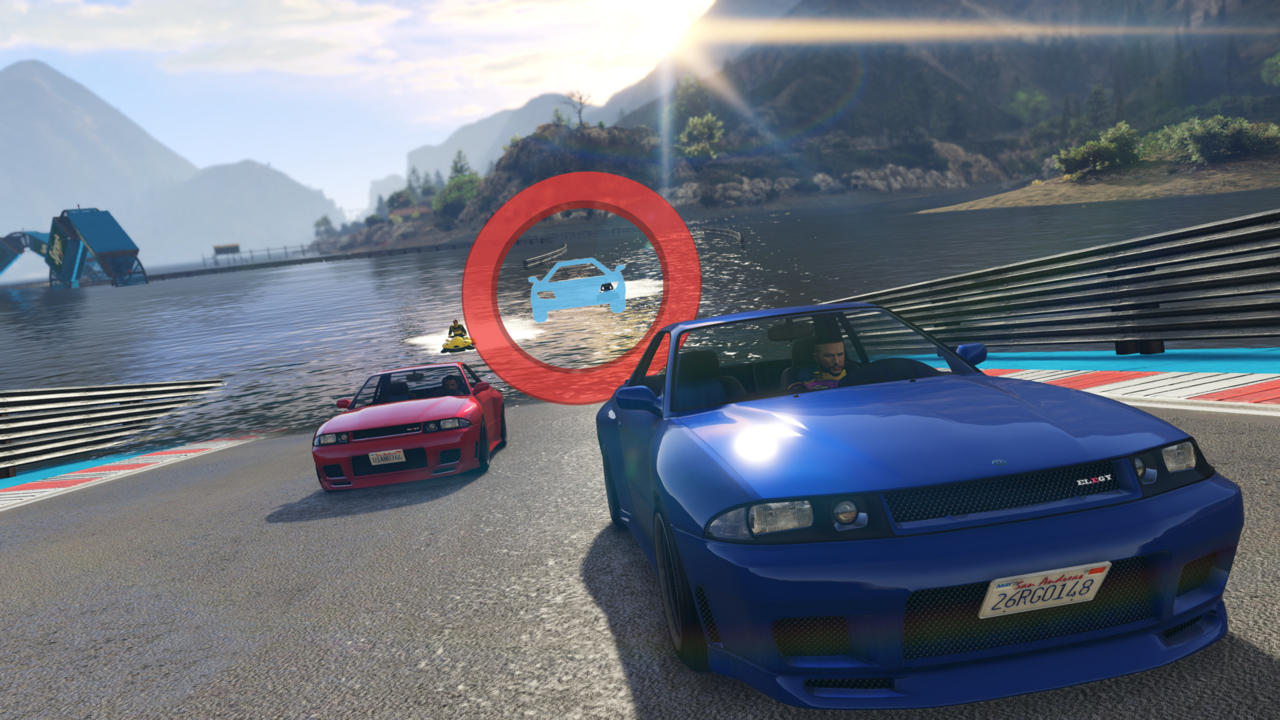The height and width of the screenshot is (720, 1280).
Task: Click the red car's license plate
Action: click(387, 457)
